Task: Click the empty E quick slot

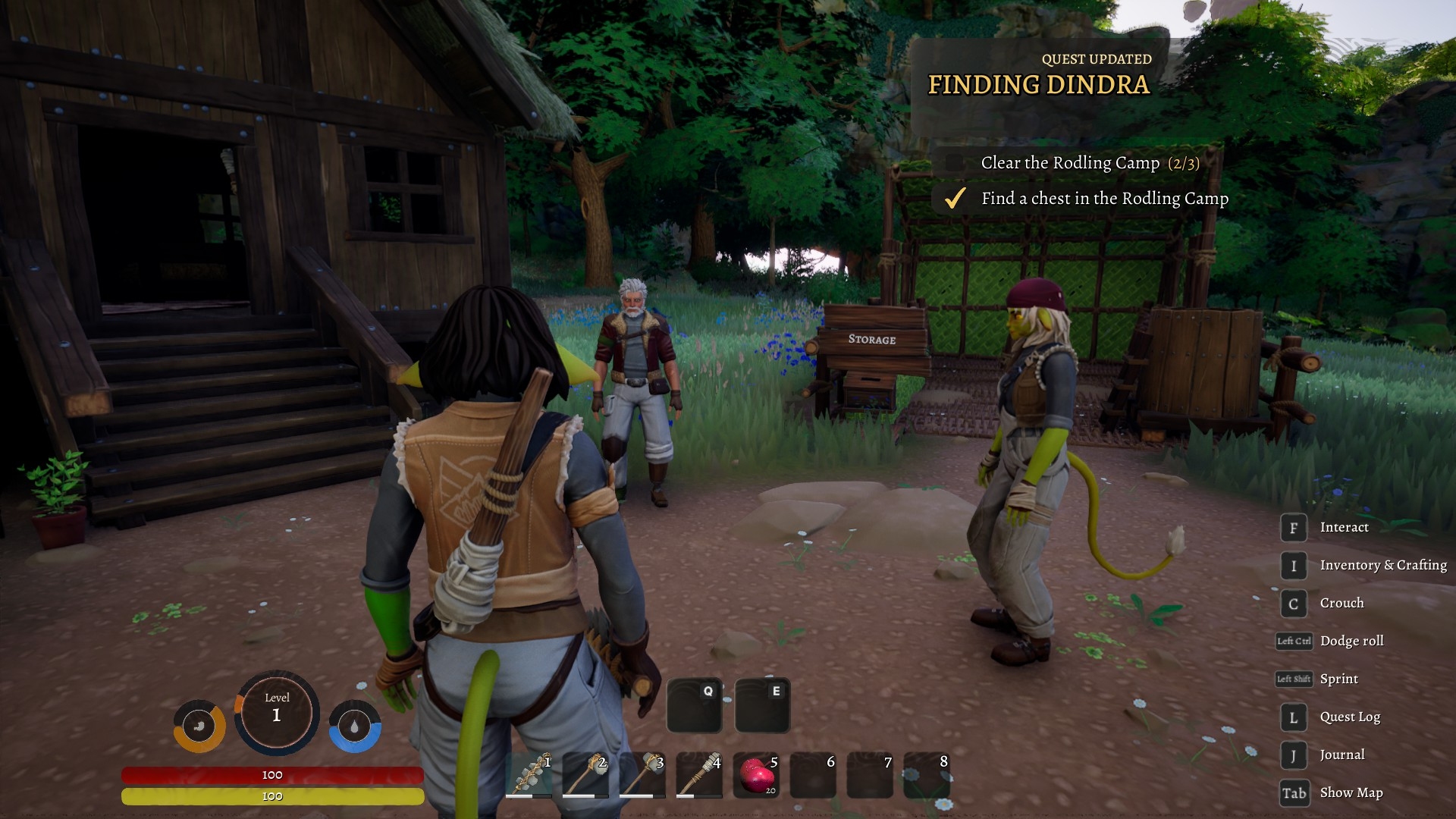Action: (762, 705)
